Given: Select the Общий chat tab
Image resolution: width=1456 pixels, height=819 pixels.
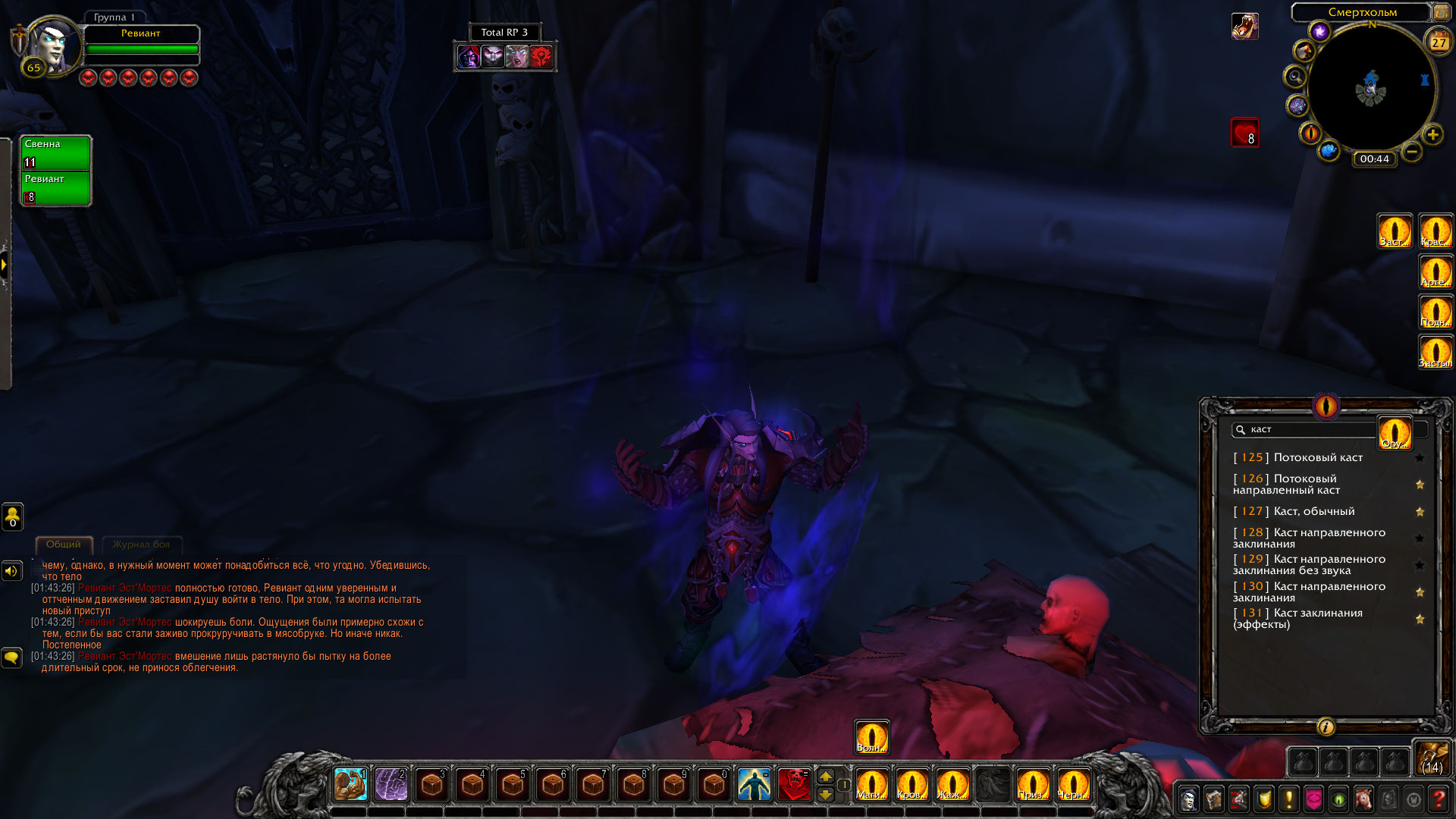Looking at the screenshot, I should click(x=64, y=544).
